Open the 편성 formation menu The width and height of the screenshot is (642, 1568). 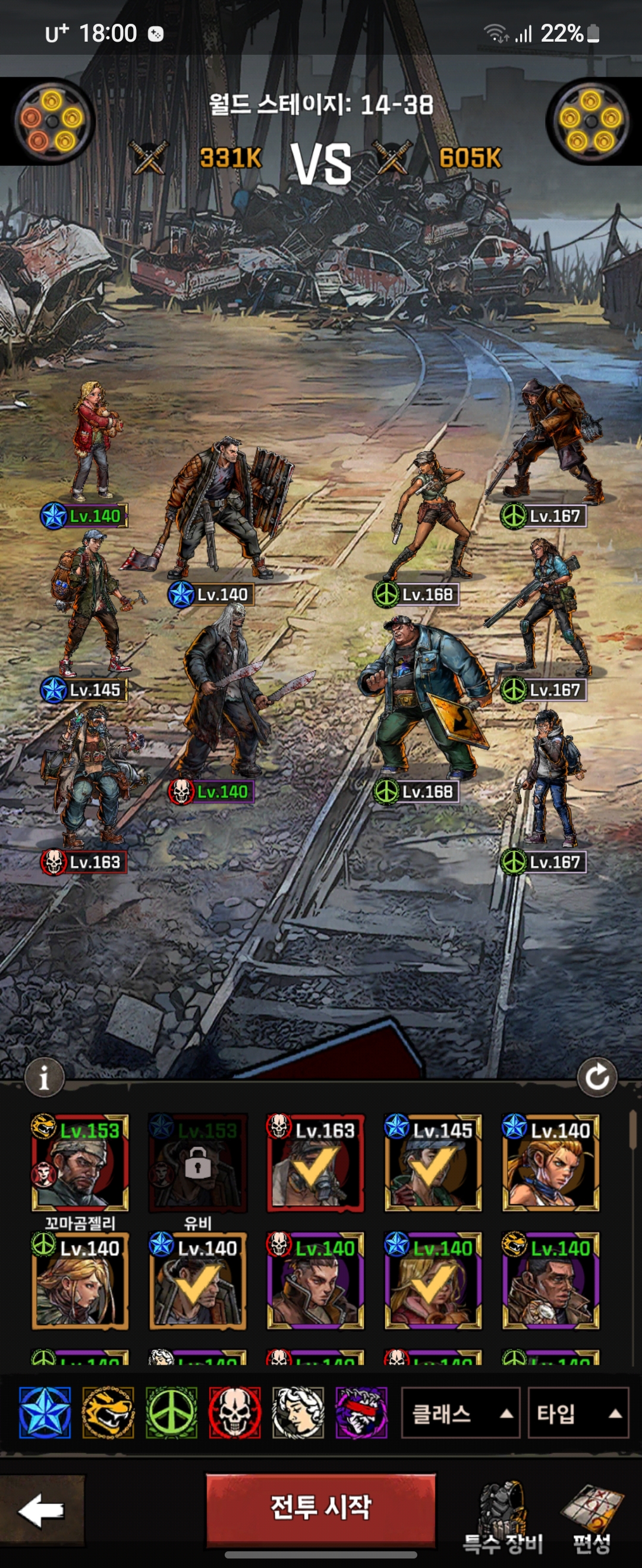[x=591, y=1516]
